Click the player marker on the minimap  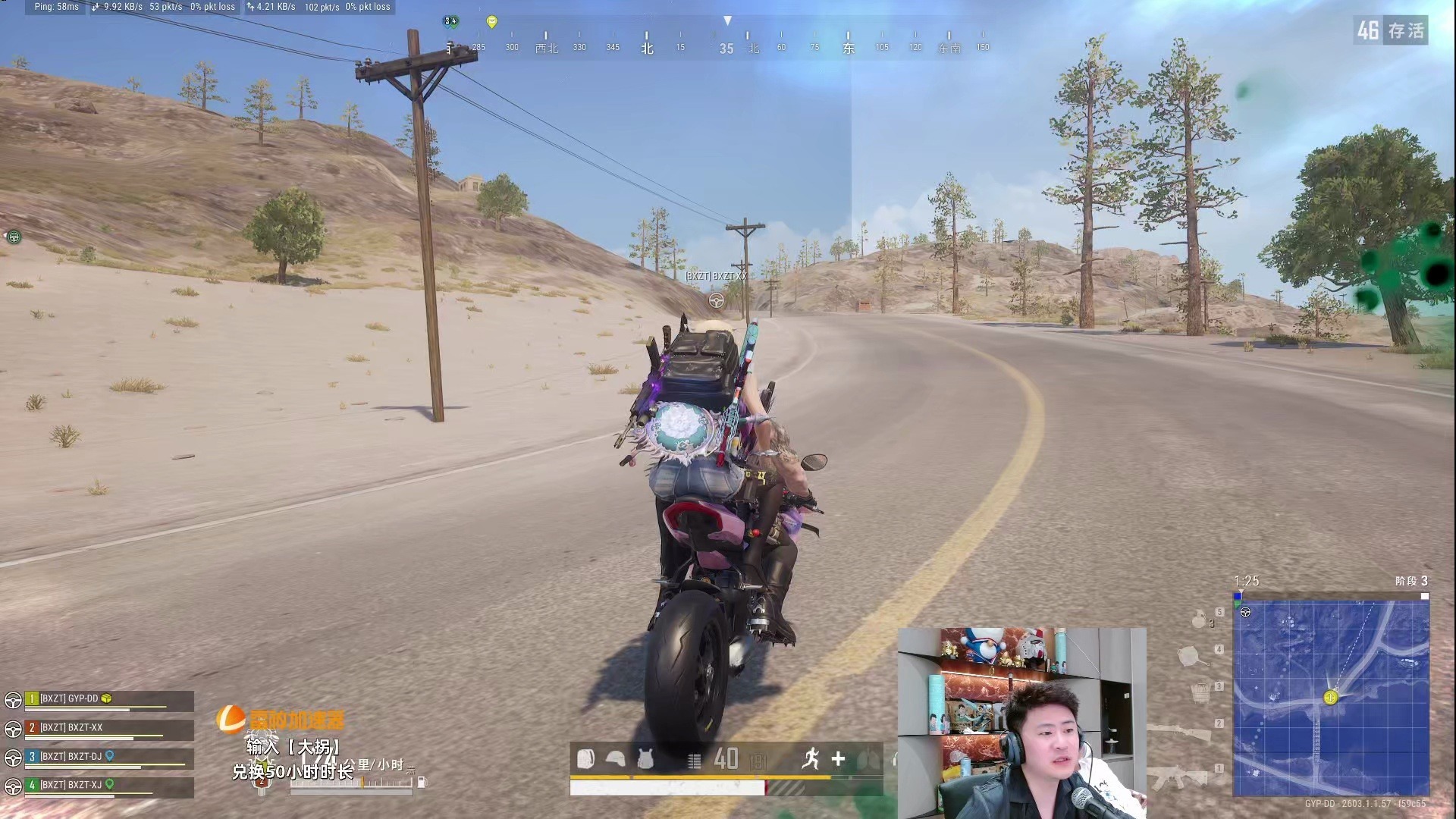(x=1330, y=698)
